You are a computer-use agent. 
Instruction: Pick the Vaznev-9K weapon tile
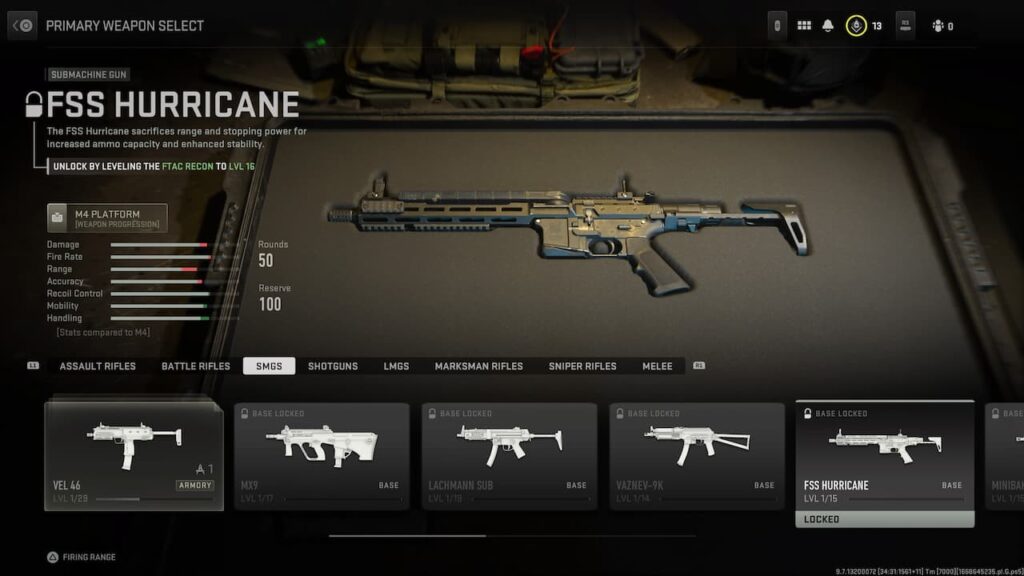tap(697, 455)
